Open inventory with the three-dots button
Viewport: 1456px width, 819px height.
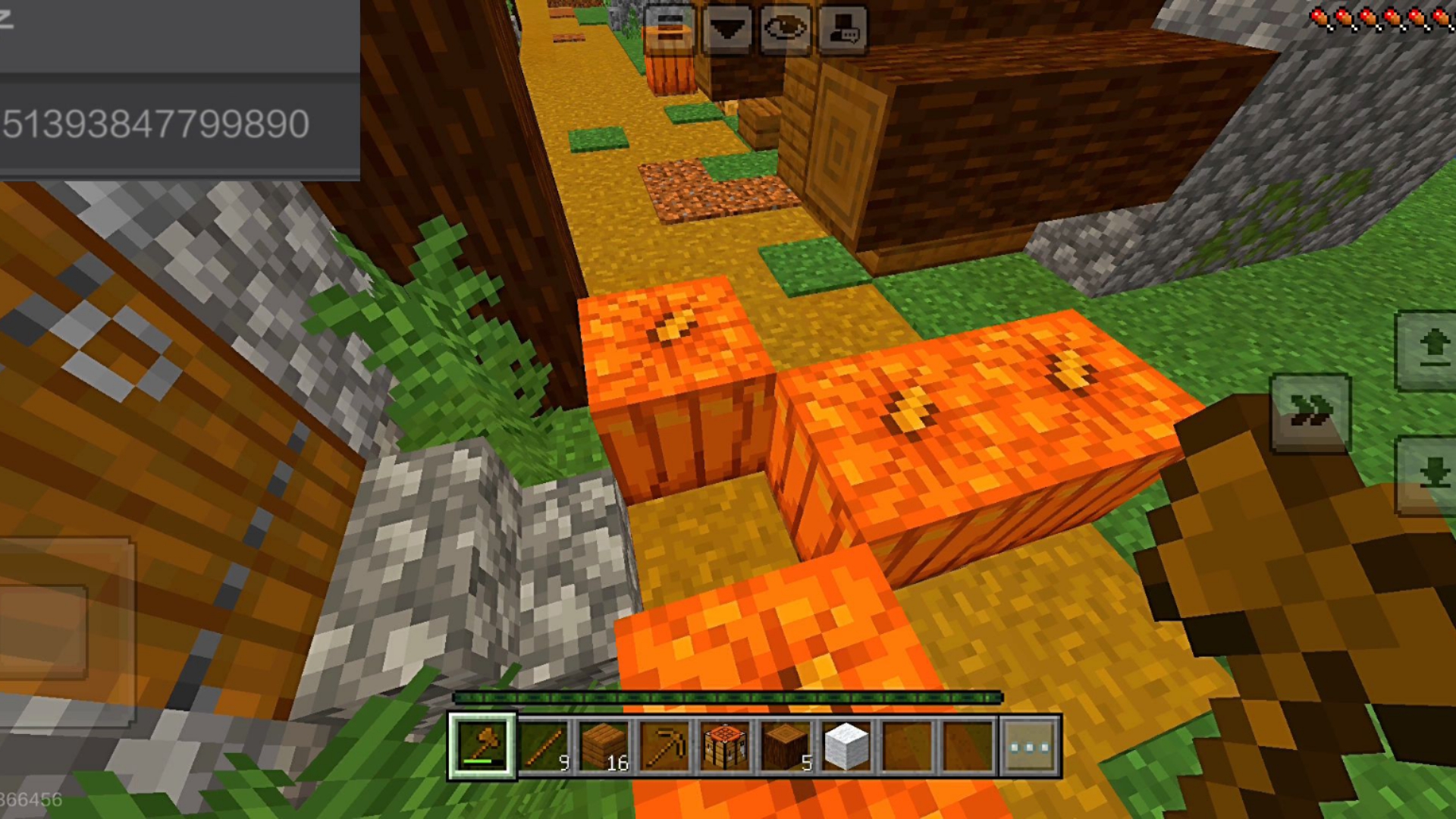(1030, 746)
